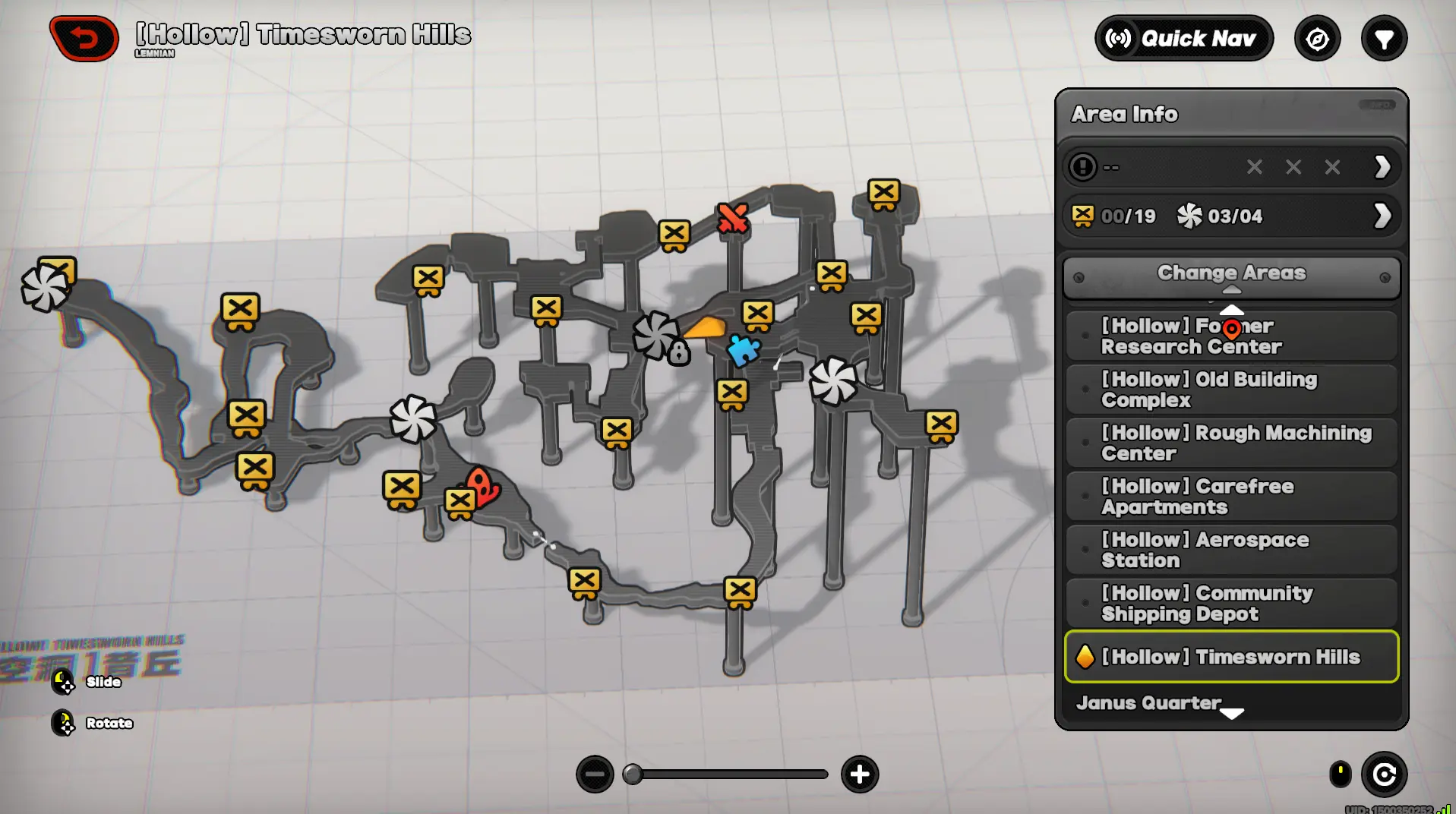1456x814 pixels.
Task: Select the blue puzzle piece marker
Action: (x=743, y=350)
